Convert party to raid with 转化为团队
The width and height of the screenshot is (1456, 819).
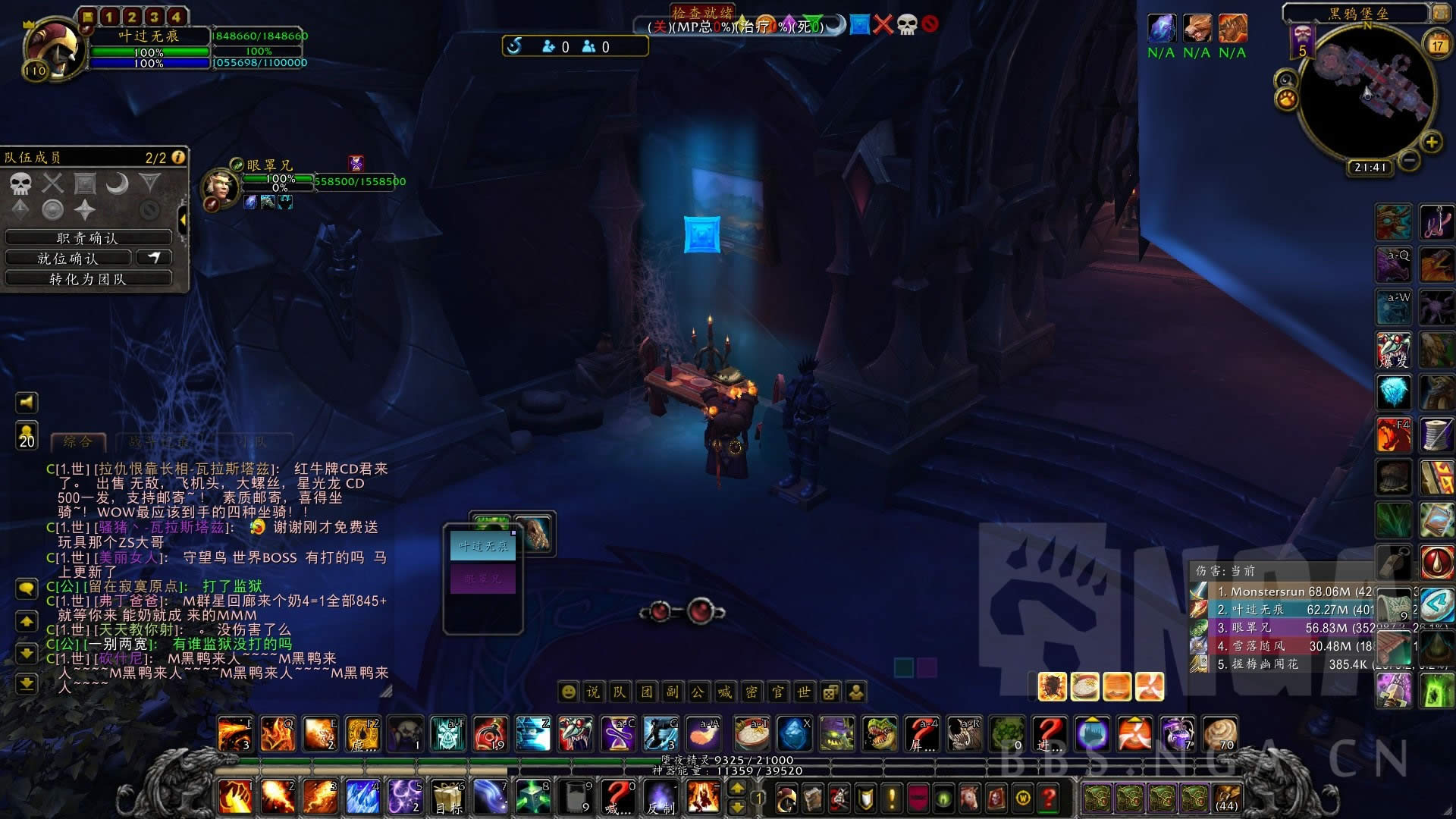[87, 279]
